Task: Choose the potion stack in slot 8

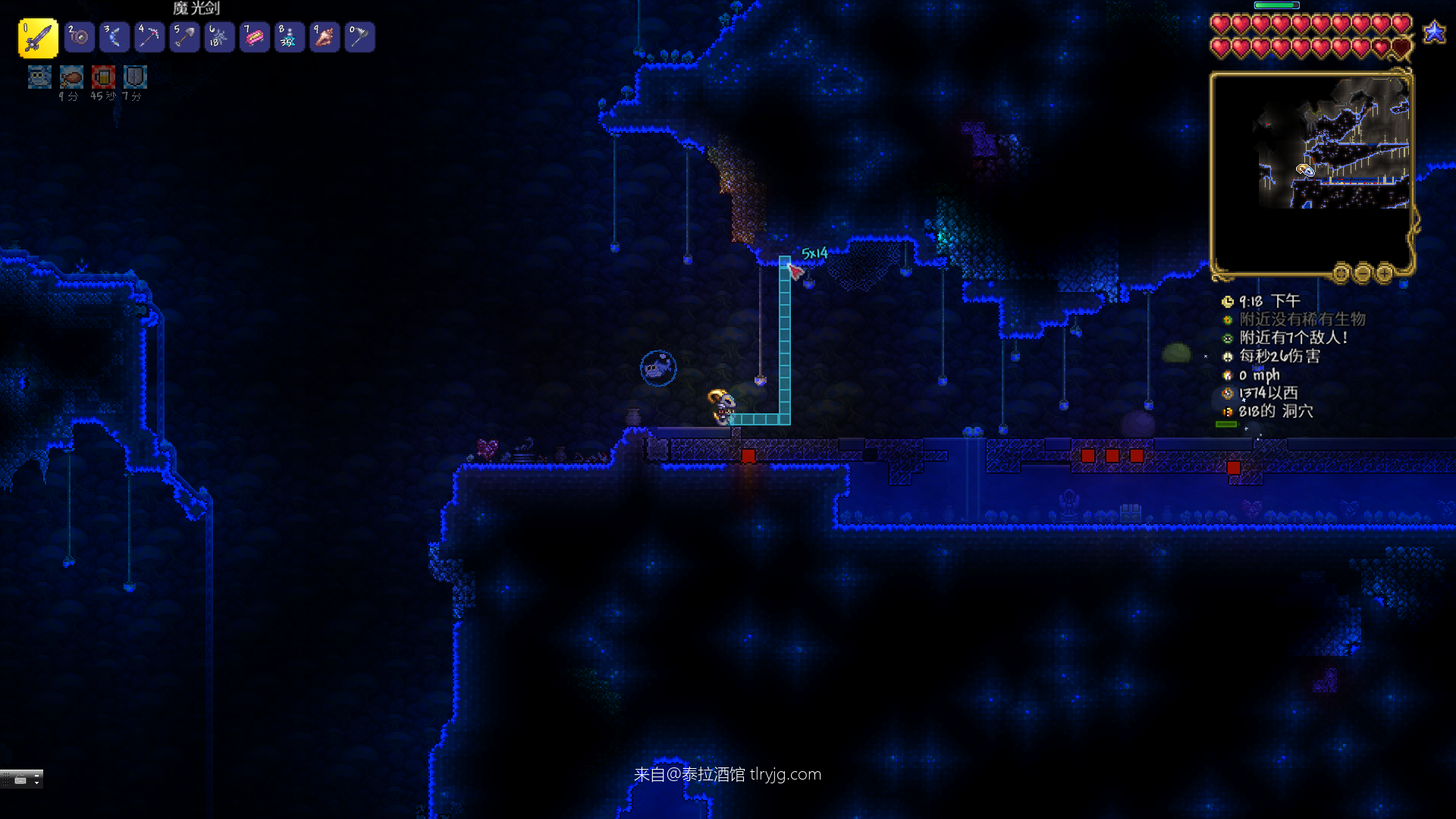Action: pyautogui.click(x=290, y=37)
